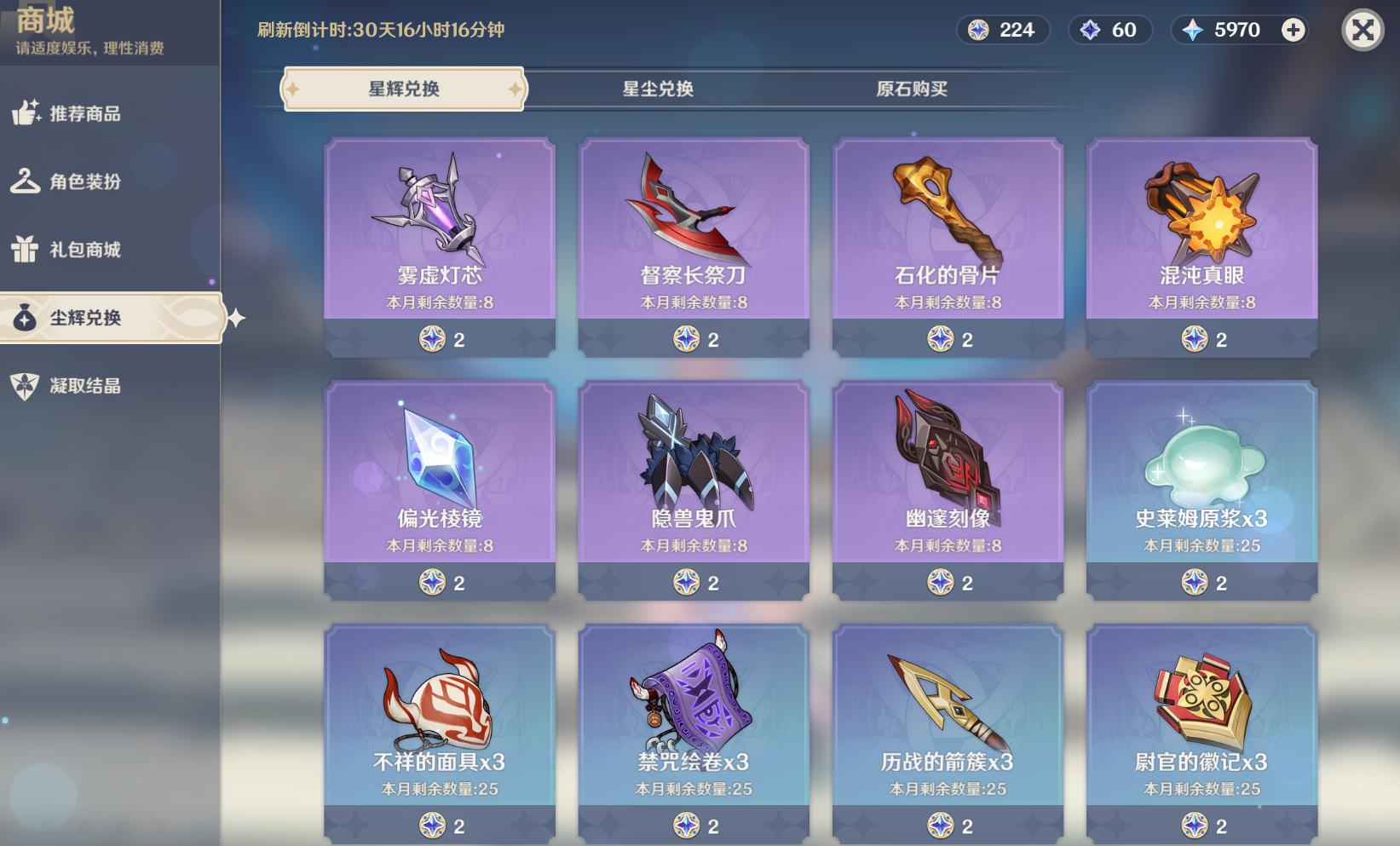
Task: Open the 推荐商品 shop section
Action: click(84, 113)
